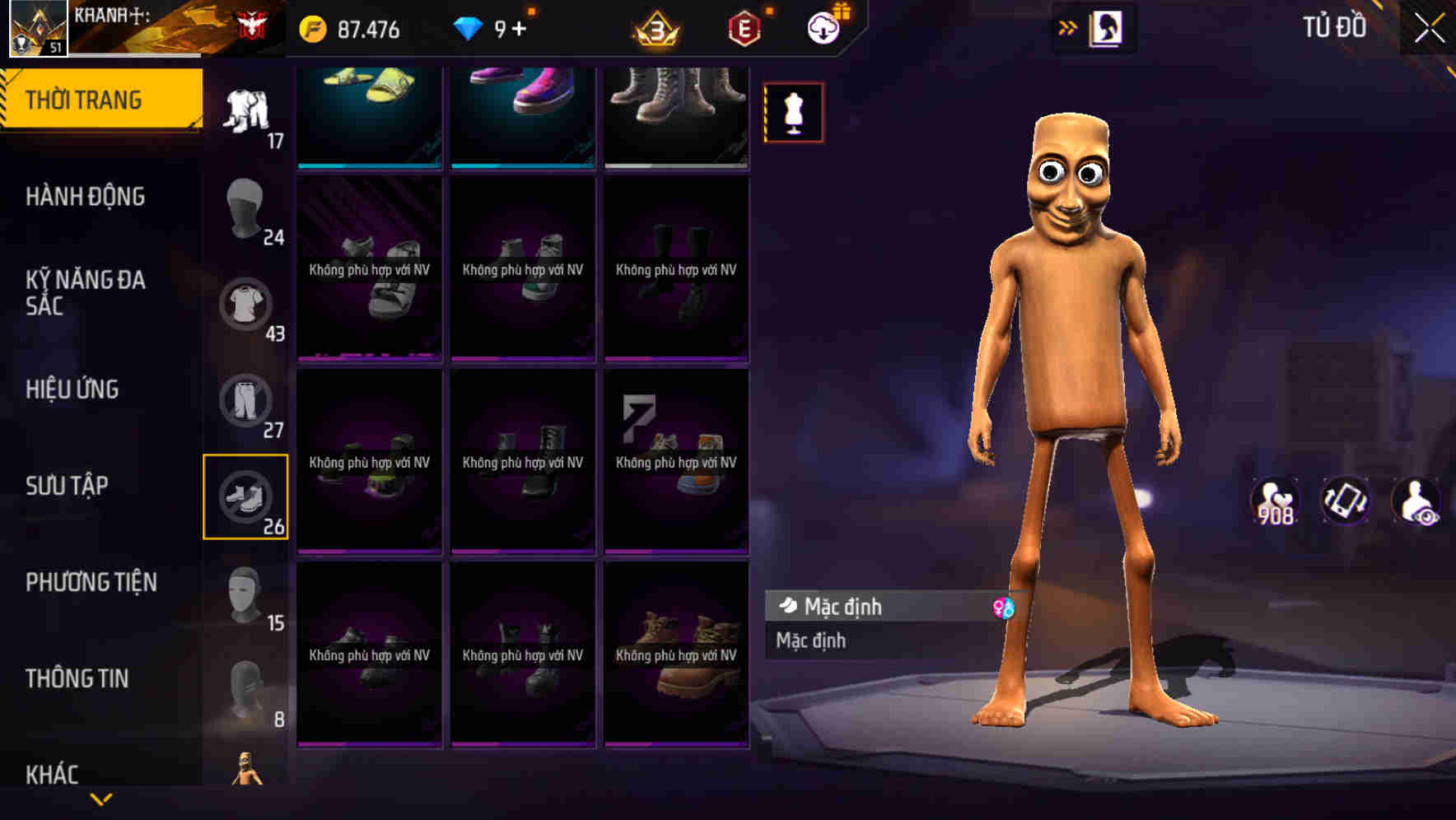
Task: Select the pants category icon showing 27
Action: click(246, 401)
